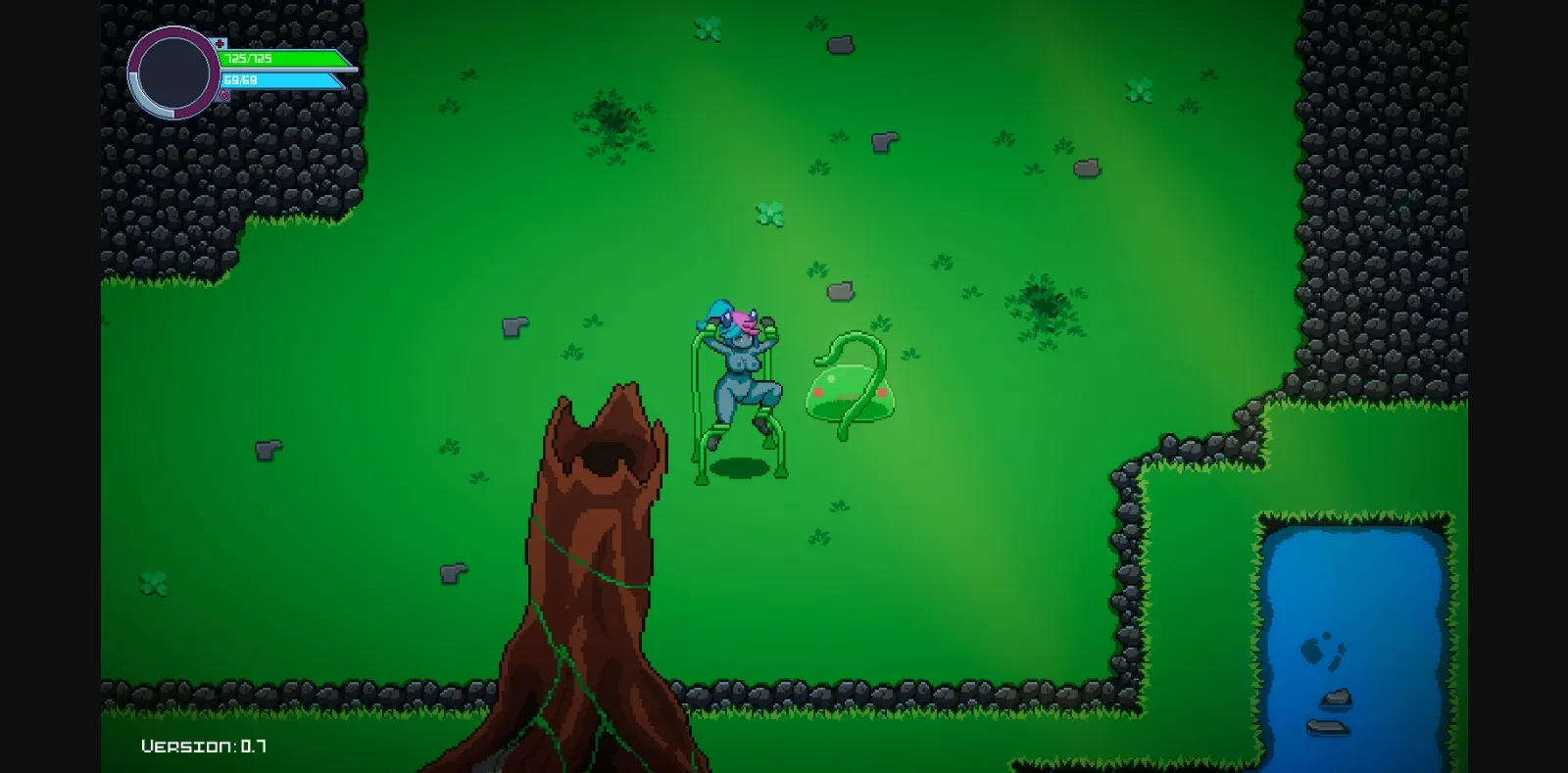Click the red cross health icon
Screen dimensions: 1568x773
220,43
